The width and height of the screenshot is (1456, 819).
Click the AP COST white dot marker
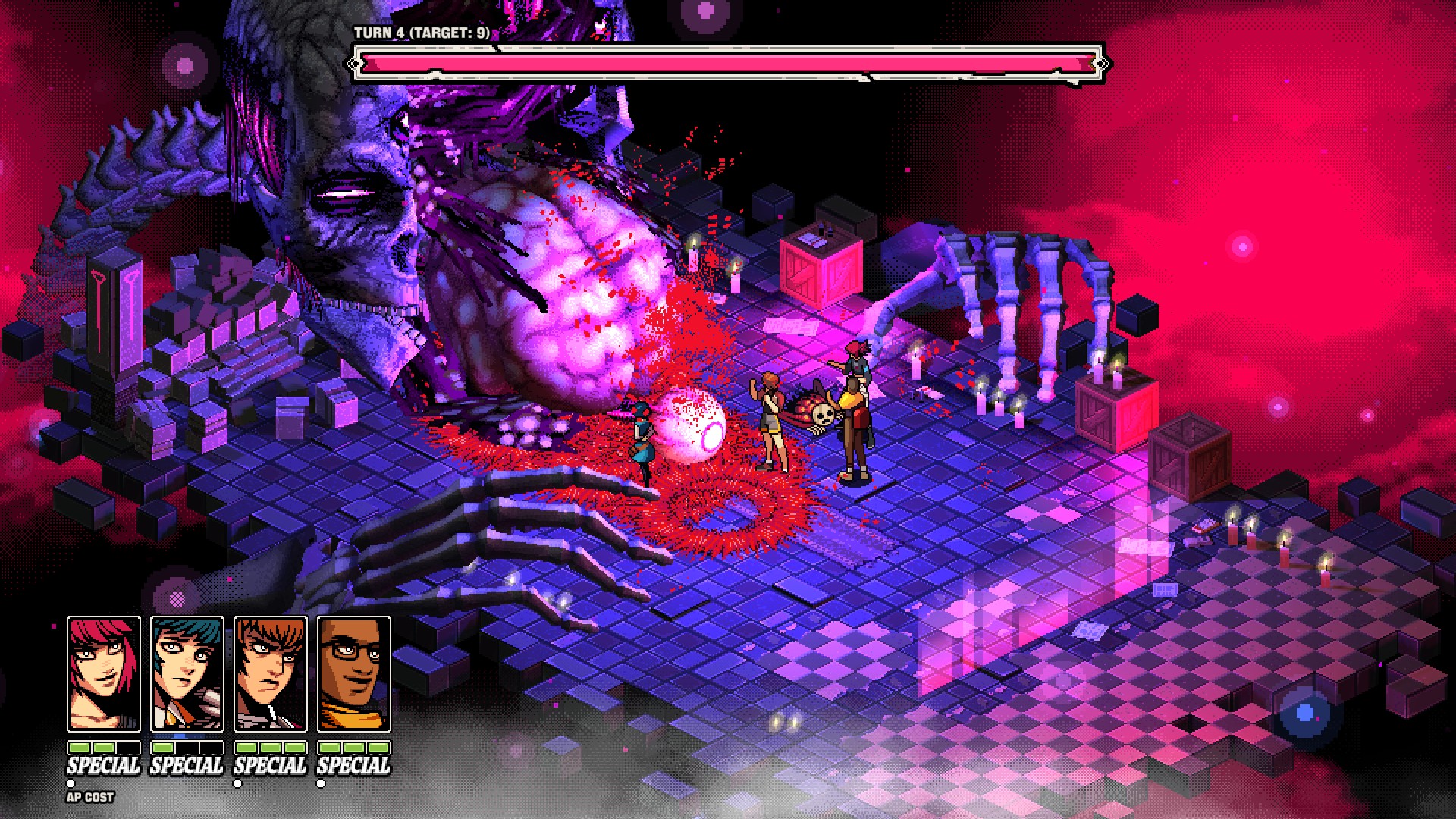pyautogui.click(x=71, y=783)
